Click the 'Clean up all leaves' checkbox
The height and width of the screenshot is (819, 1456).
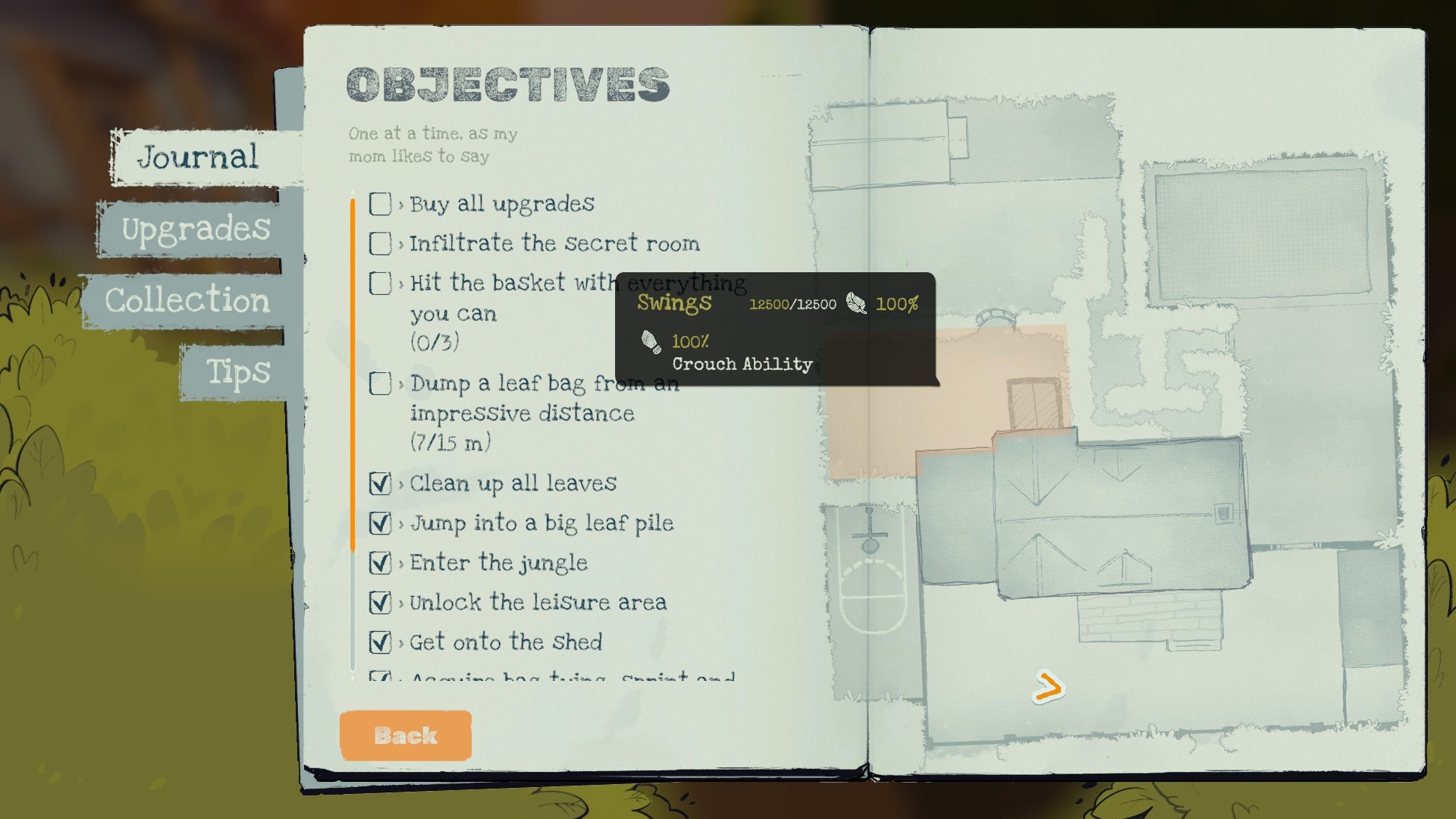click(380, 484)
